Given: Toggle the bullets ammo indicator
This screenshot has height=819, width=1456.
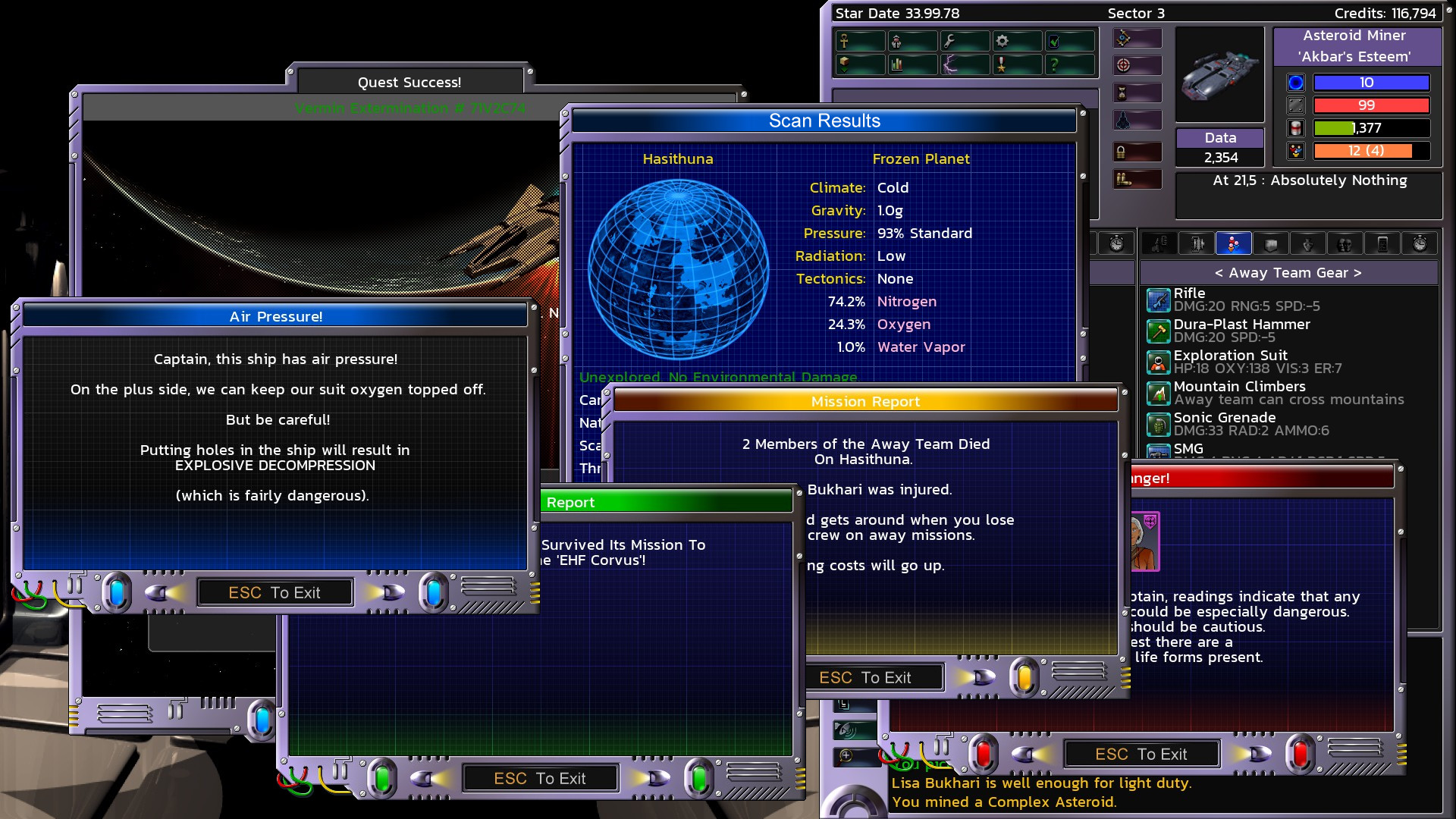Looking at the screenshot, I should [1125, 179].
